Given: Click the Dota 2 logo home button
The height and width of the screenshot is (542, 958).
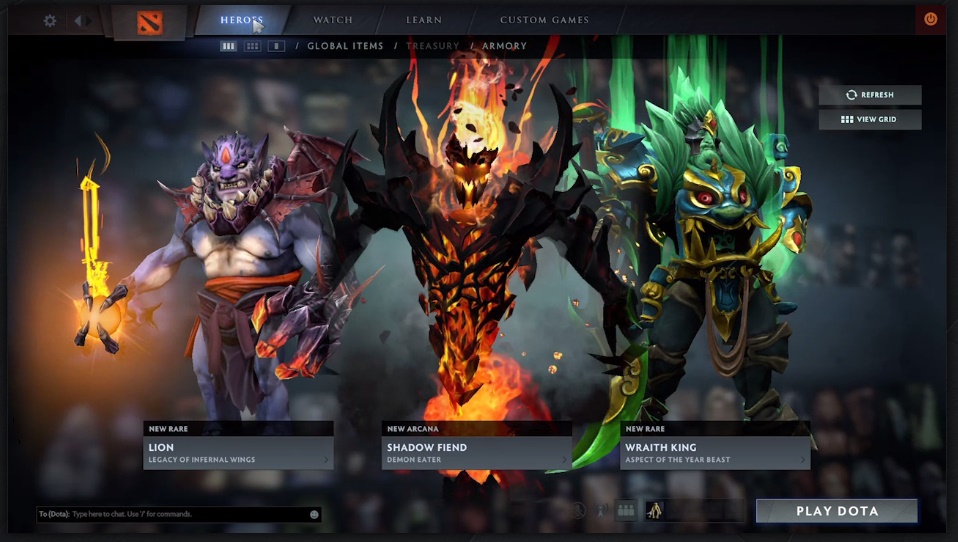Looking at the screenshot, I should click(x=149, y=21).
